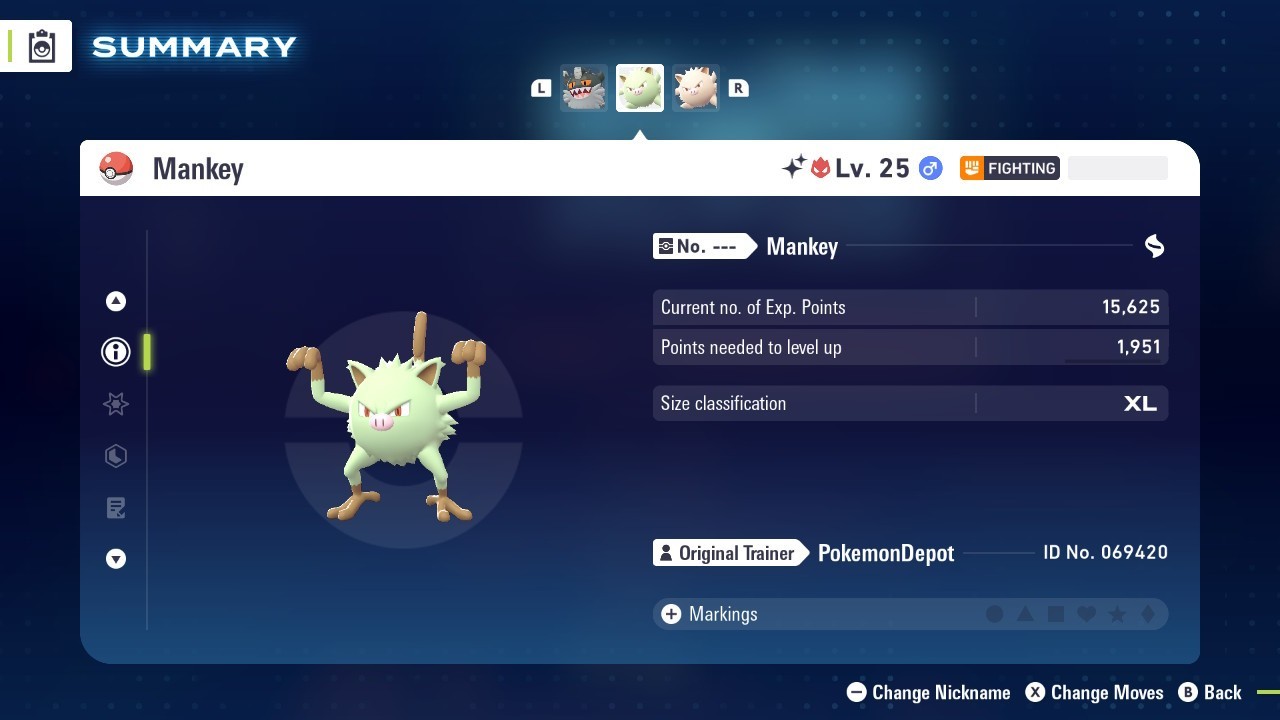
Task: Click the Poké Ball icon beside Mankey's name
Action: coord(117,168)
